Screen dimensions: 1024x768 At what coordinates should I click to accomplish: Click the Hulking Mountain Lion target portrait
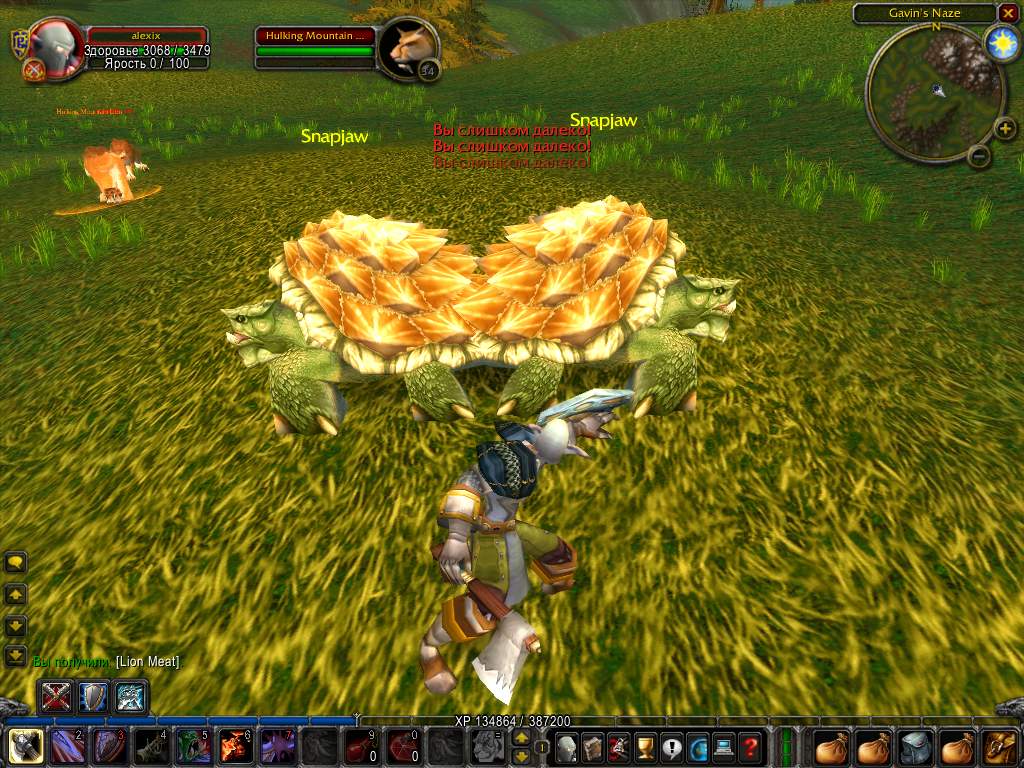coord(410,46)
